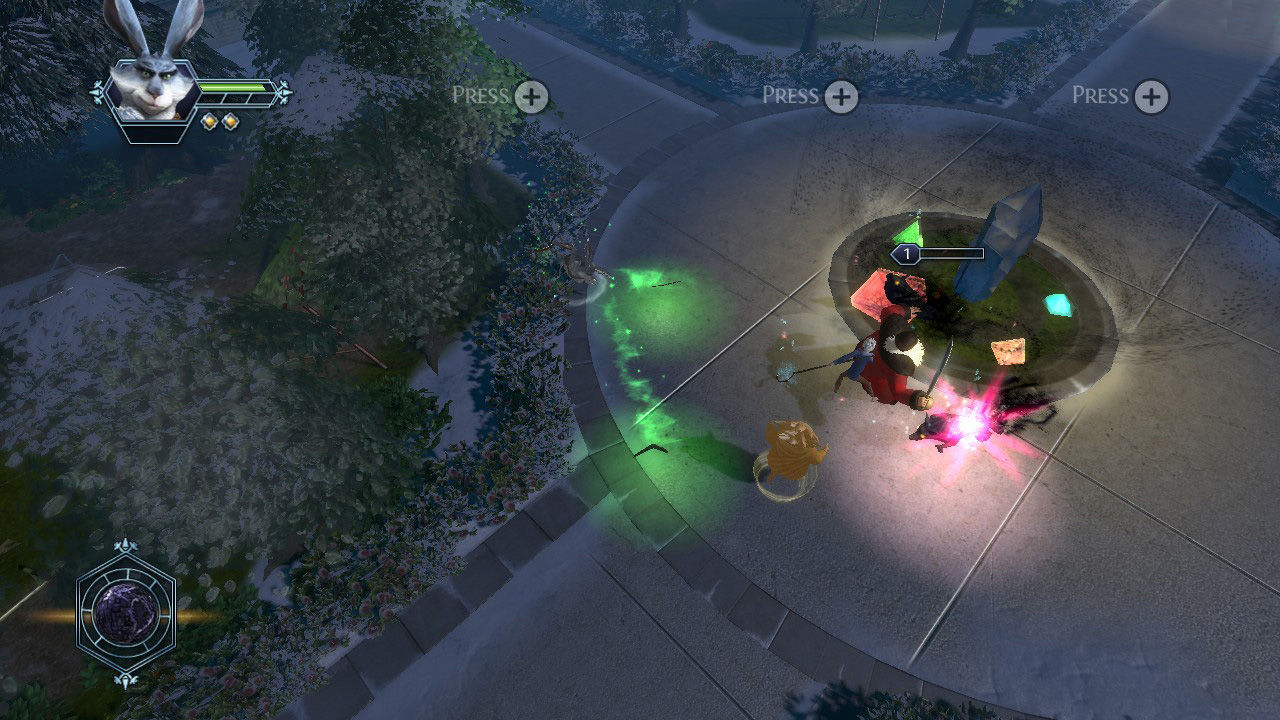Image resolution: width=1280 pixels, height=720 pixels.
Task: Click the green health bar
Action: pyautogui.click(x=233, y=87)
